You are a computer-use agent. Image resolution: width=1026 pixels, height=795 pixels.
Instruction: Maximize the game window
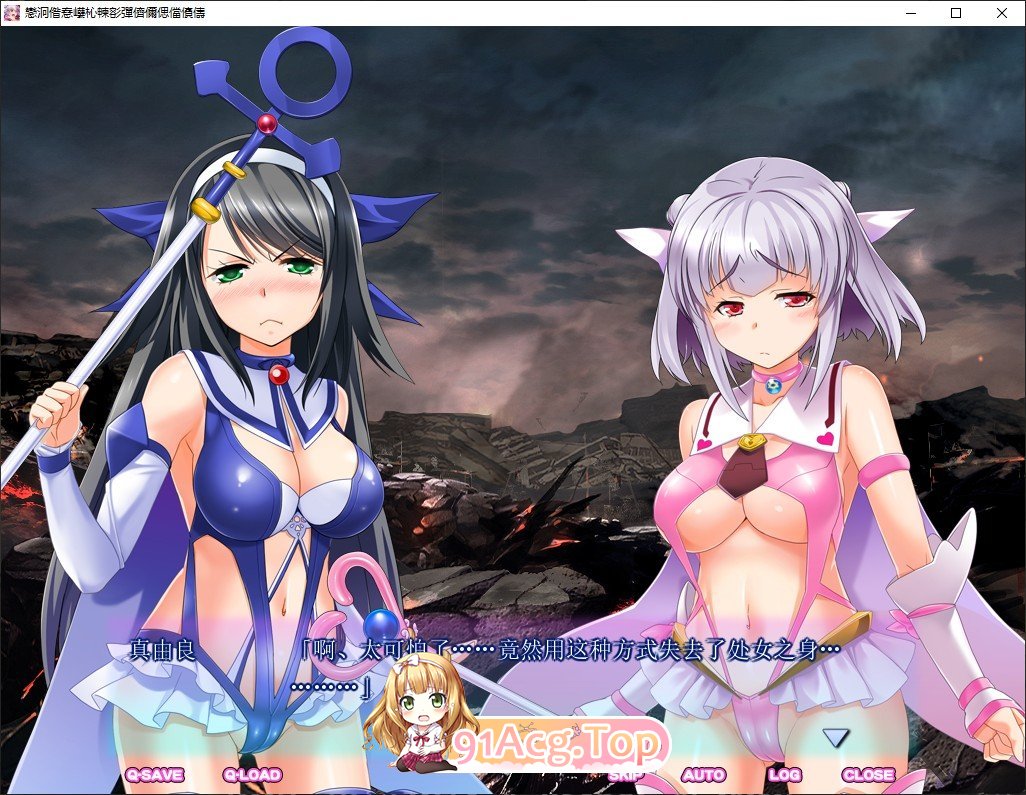[x=956, y=13]
